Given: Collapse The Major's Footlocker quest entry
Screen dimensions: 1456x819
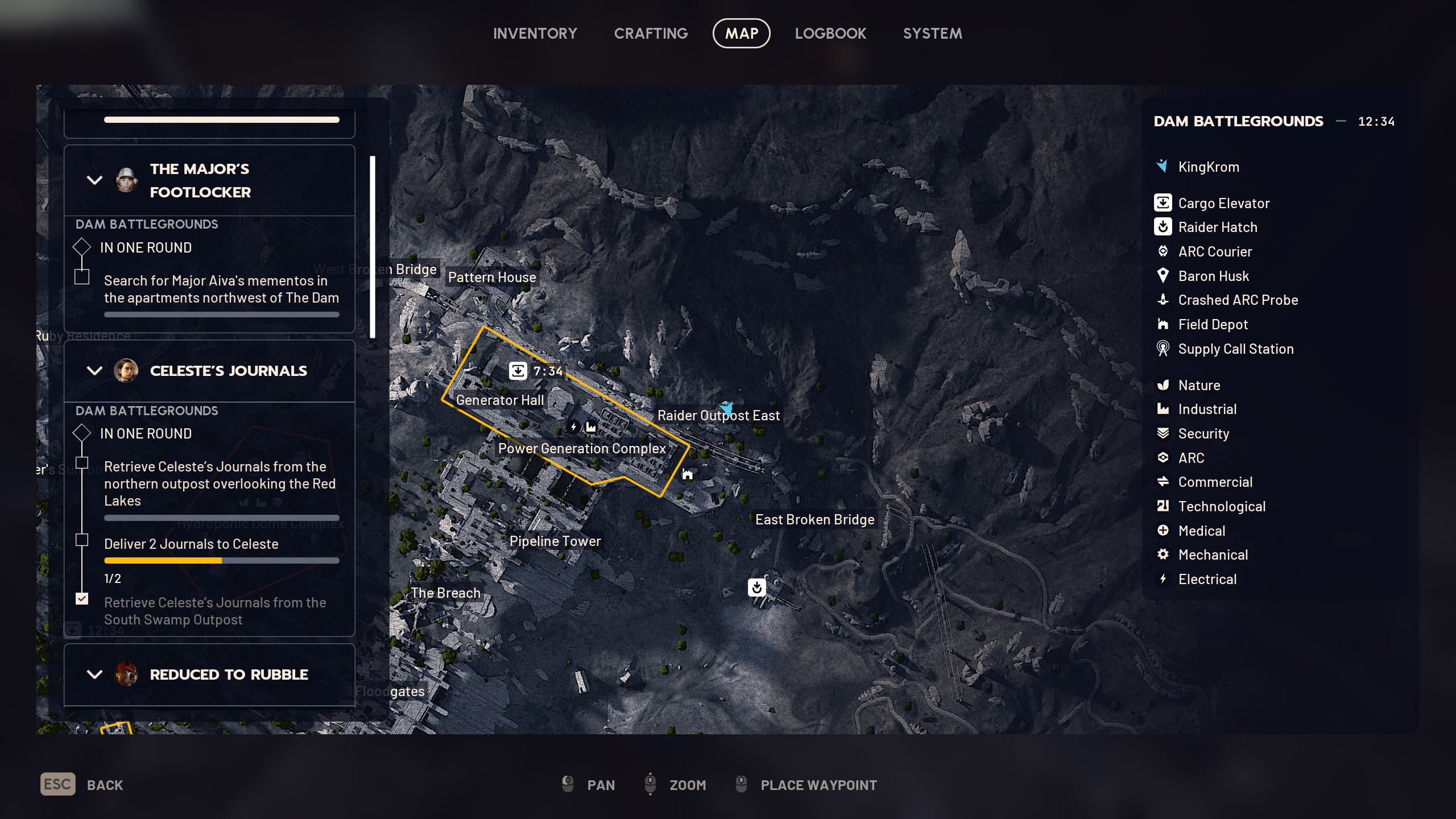Looking at the screenshot, I should [94, 180].
